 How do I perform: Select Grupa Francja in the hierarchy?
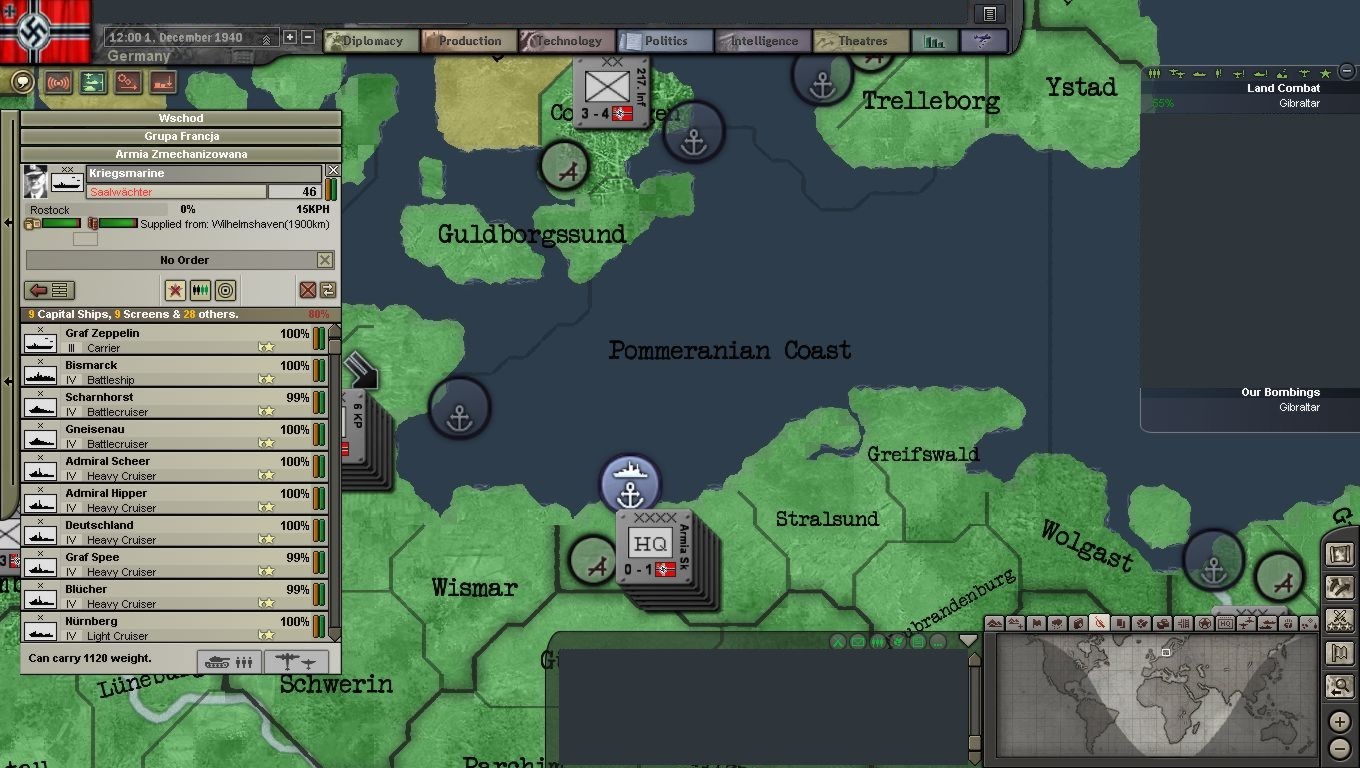(x=181, y=136)
